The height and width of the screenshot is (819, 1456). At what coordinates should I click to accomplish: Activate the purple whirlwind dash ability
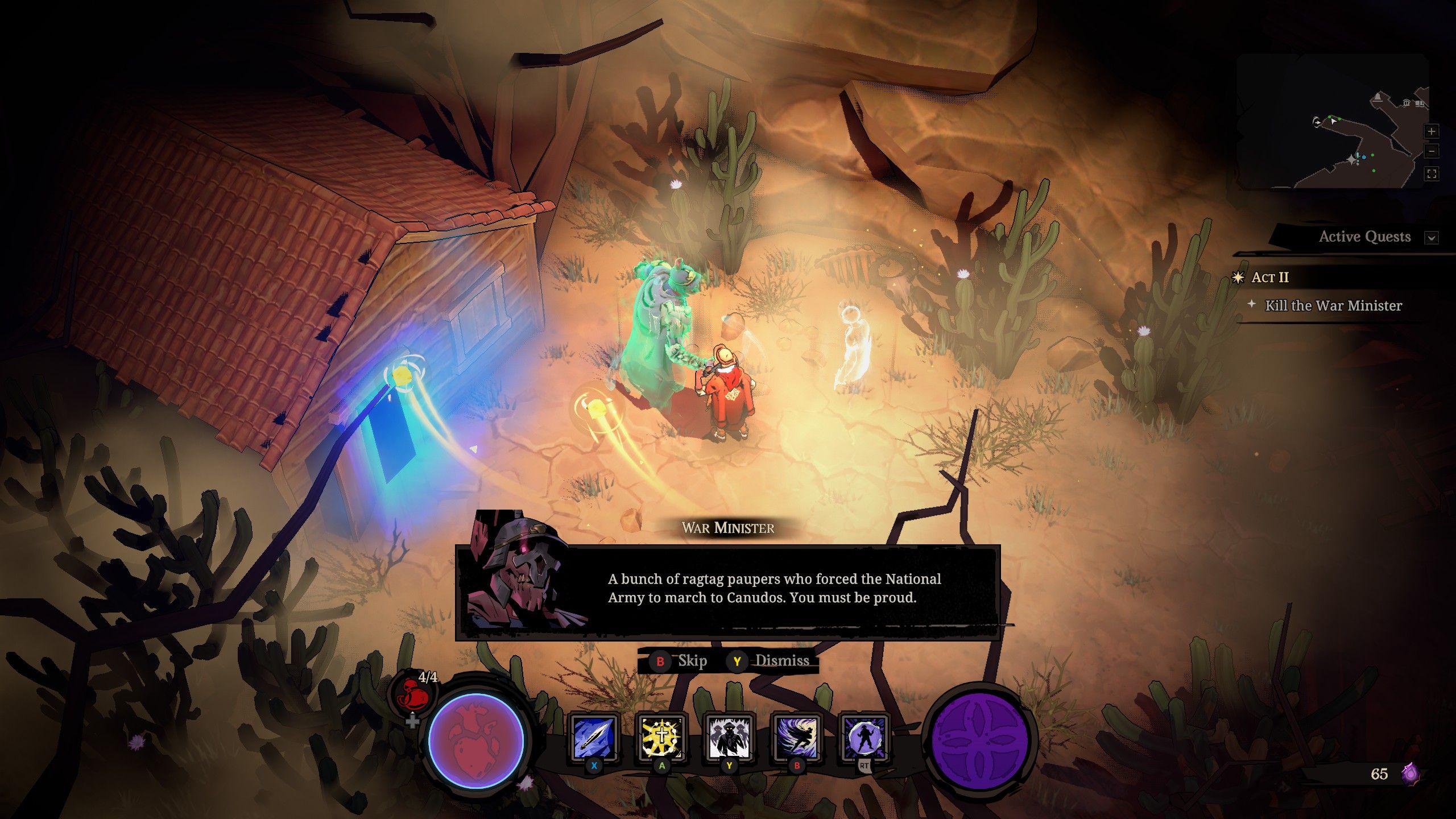click(796, 738)
